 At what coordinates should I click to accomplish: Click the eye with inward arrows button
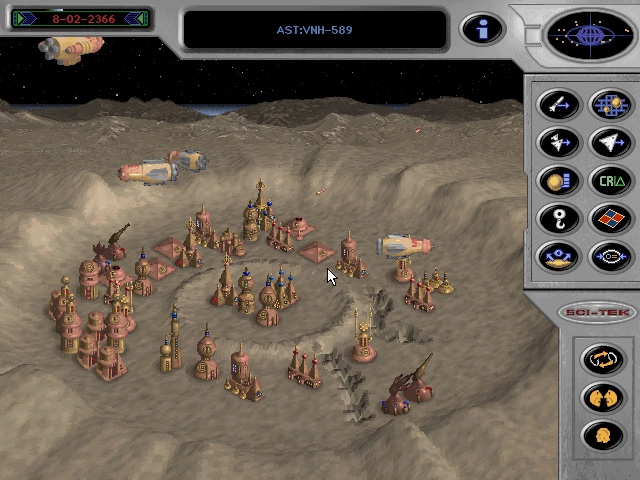[x=609, y=256]
